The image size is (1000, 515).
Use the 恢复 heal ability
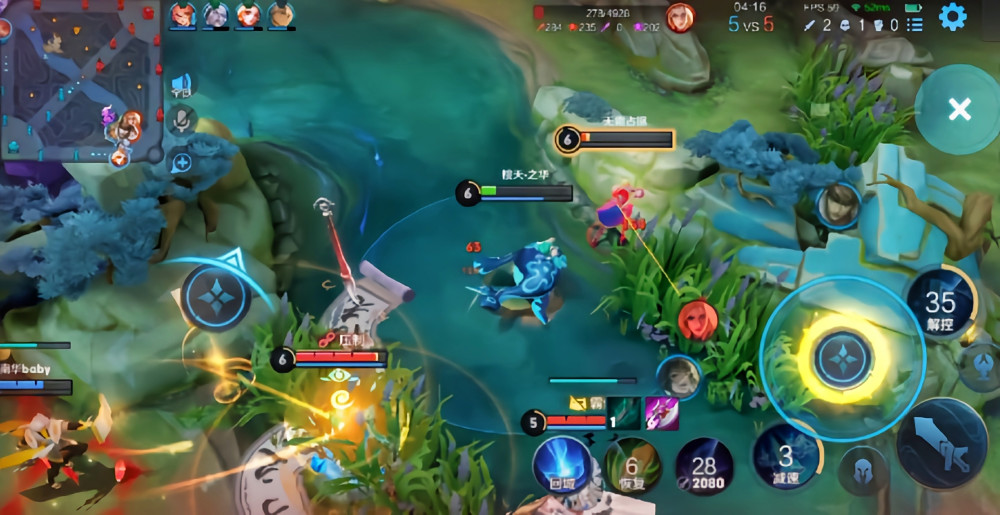(x=632, y=465)
